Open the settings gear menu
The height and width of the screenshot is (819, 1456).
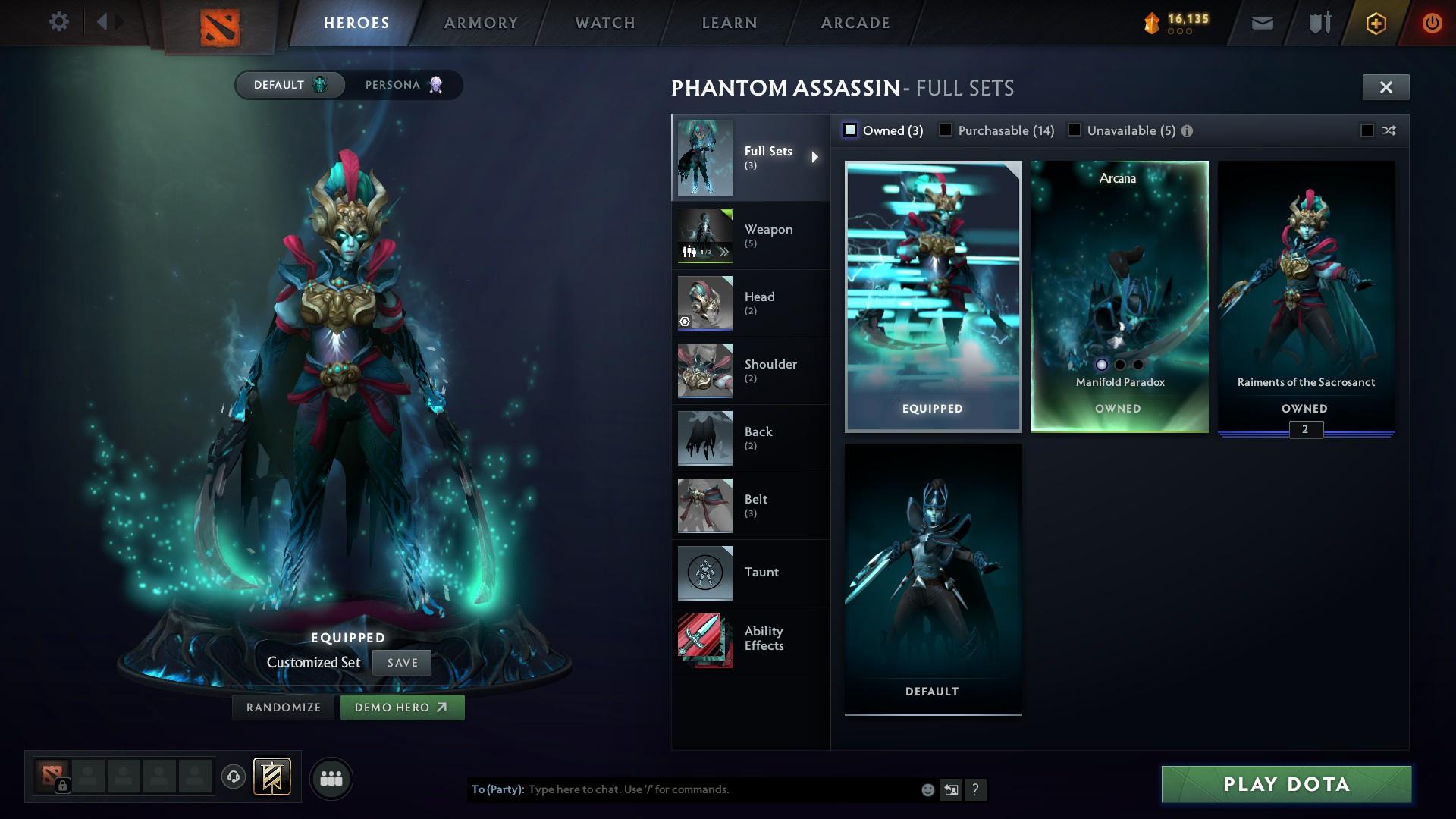tap(59, 22)
